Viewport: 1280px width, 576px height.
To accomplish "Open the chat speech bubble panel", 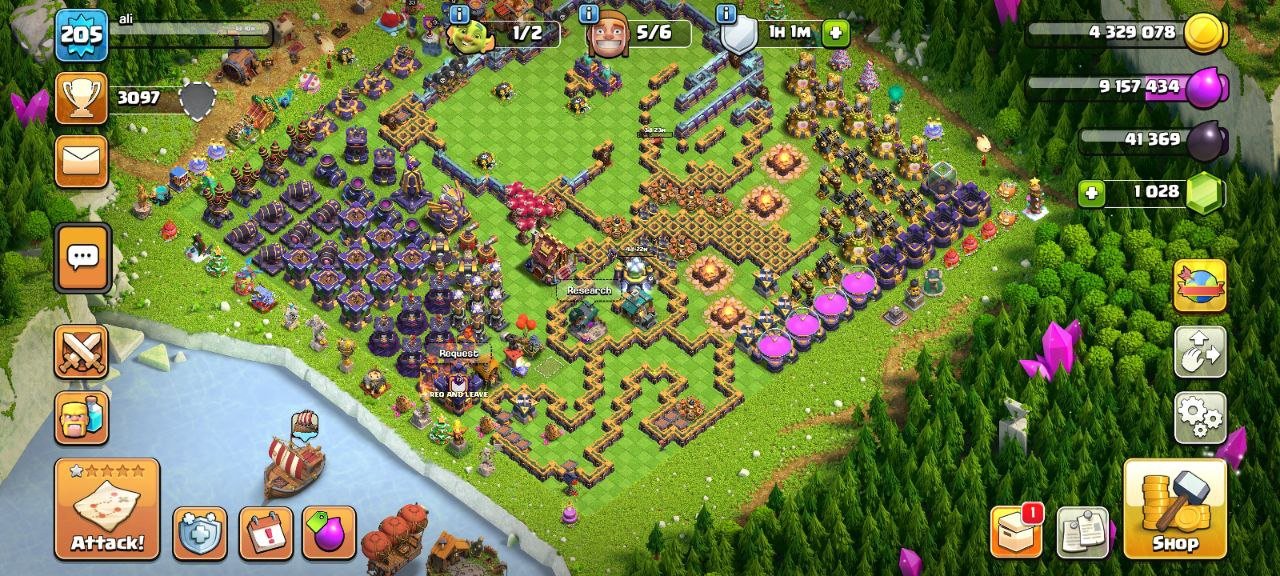I will [82, 258].
